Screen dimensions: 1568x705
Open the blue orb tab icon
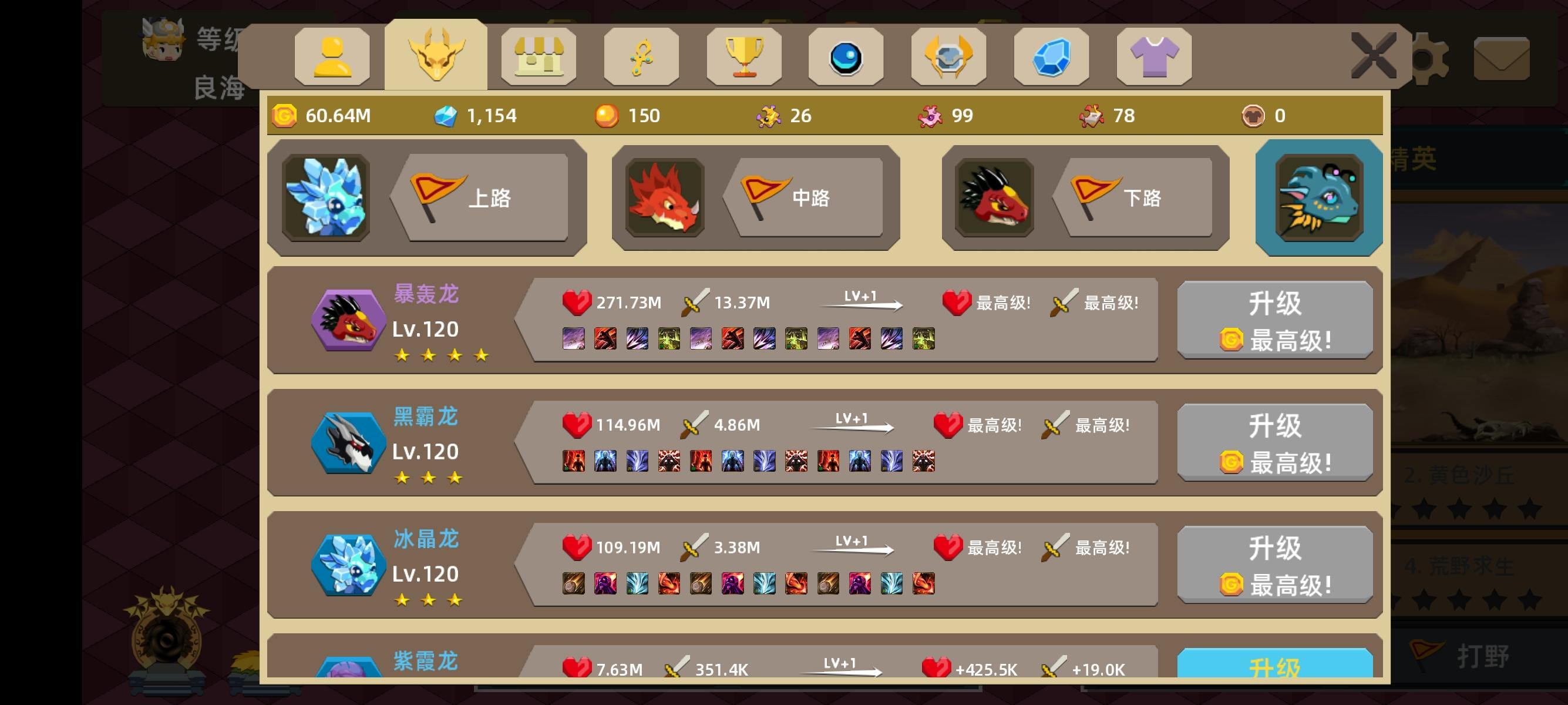click(847, 56)
